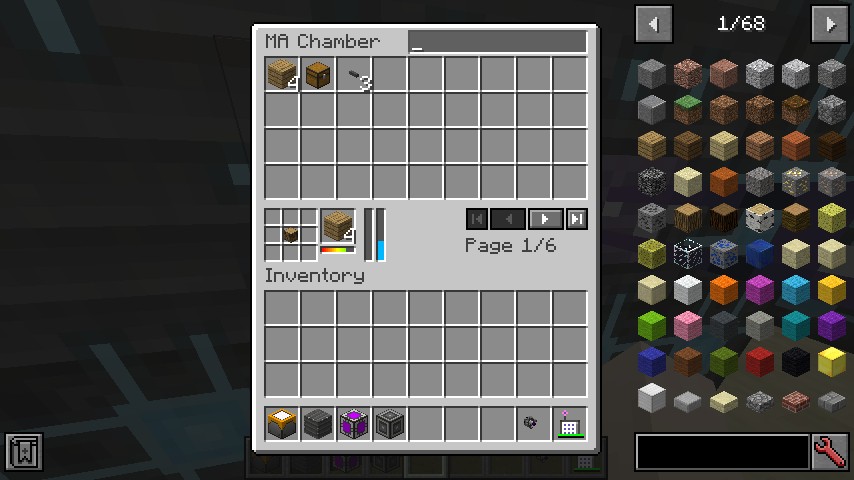Choose the white building item in hotbar
The height and width of the screenshot is (480, 854).
[569, 425]
